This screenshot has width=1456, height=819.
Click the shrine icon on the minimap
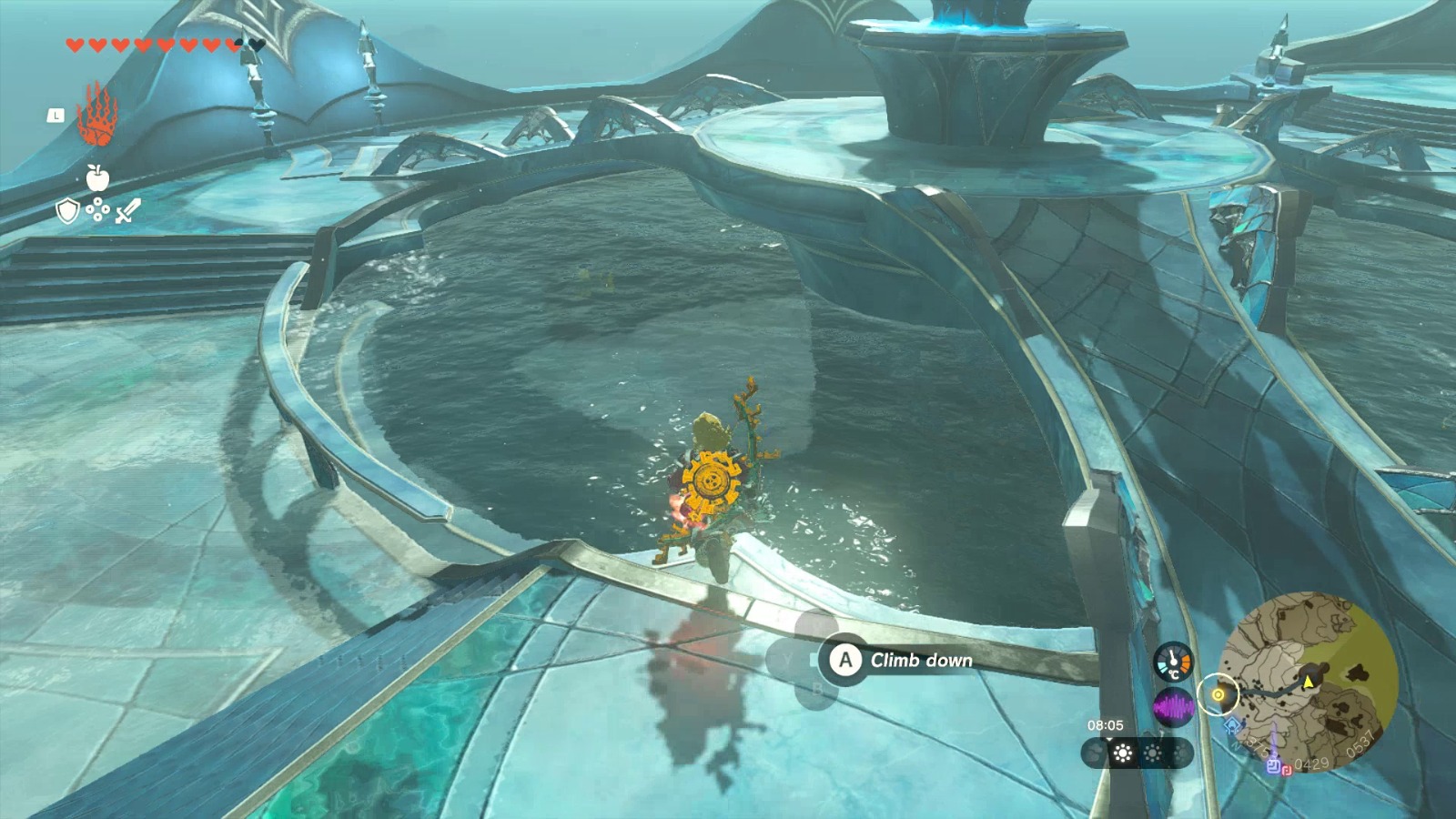1232,726
